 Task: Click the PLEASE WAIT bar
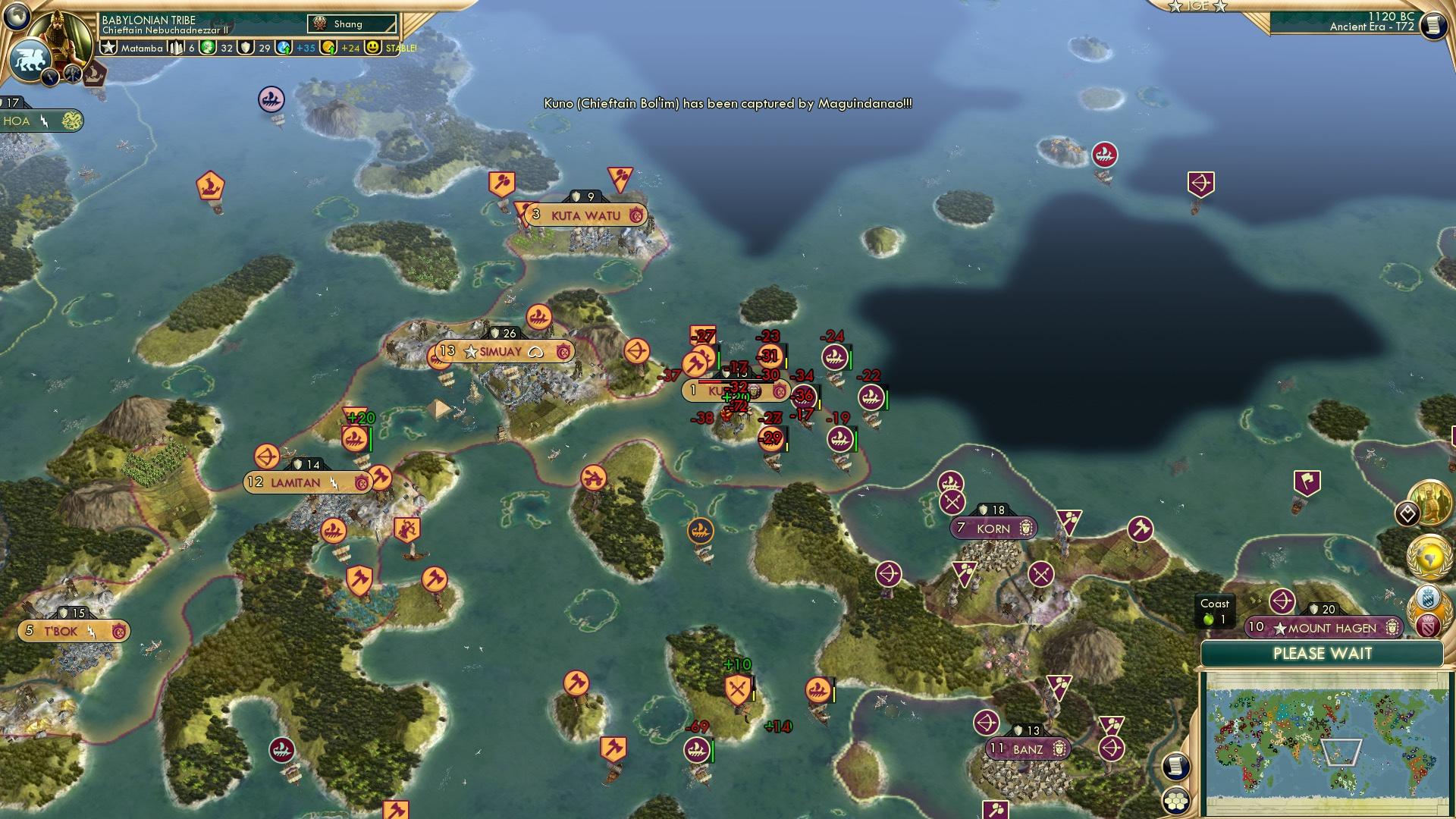(1322, 653)
